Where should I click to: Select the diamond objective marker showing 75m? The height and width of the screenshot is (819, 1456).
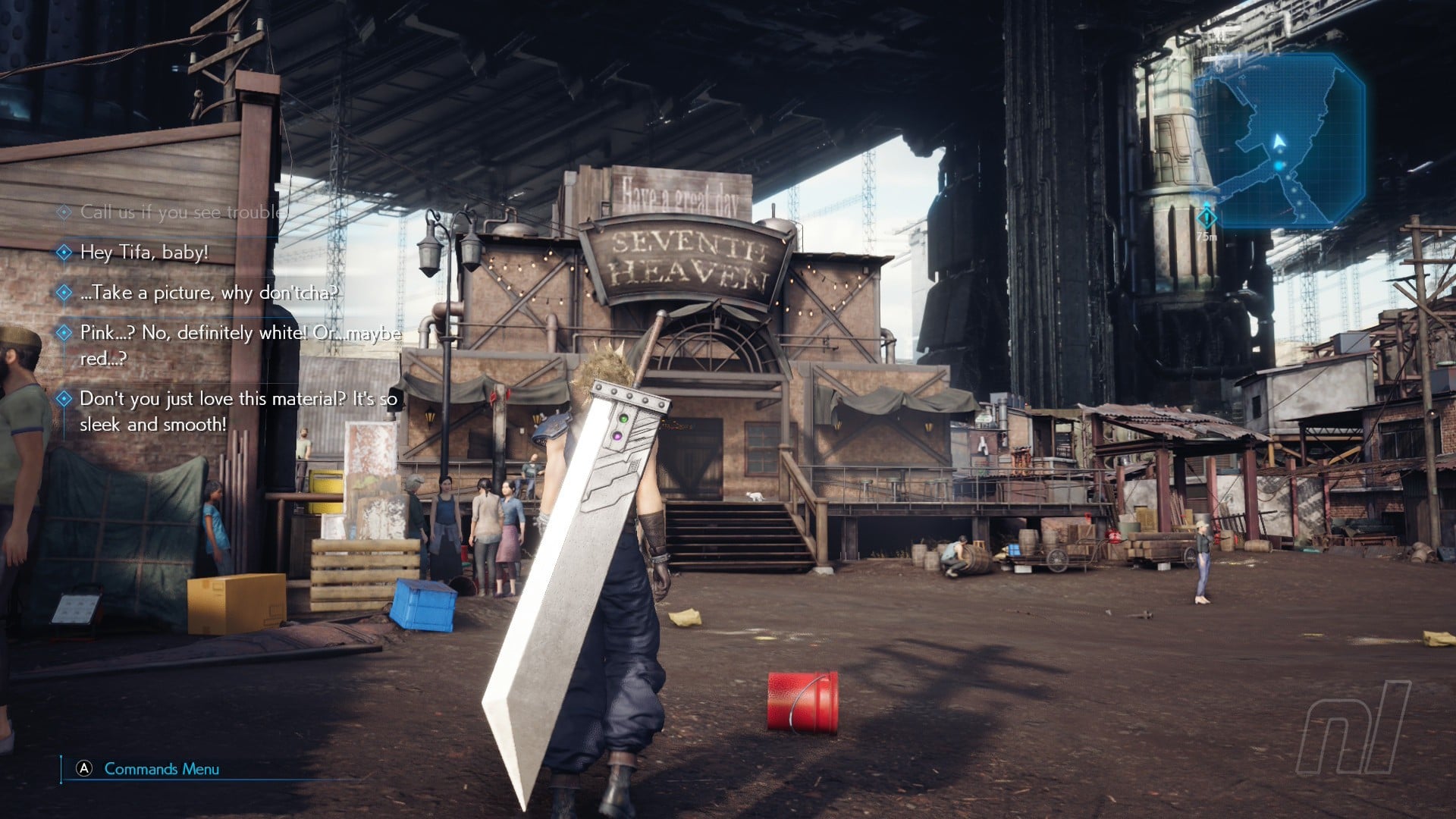1207,218
